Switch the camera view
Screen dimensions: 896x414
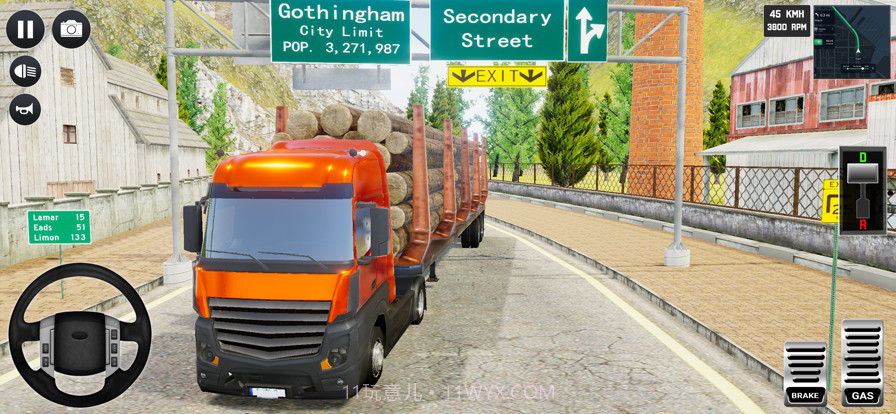(71, 29)
